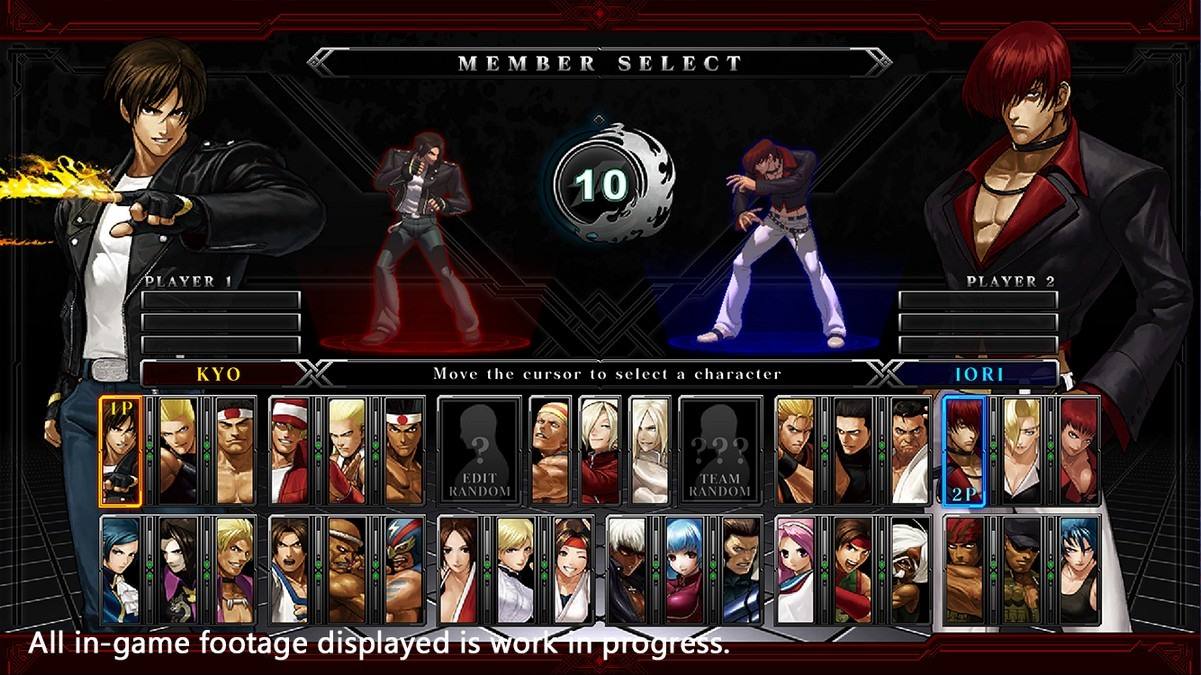Select Ralf with the red bandana

(965, 570)
